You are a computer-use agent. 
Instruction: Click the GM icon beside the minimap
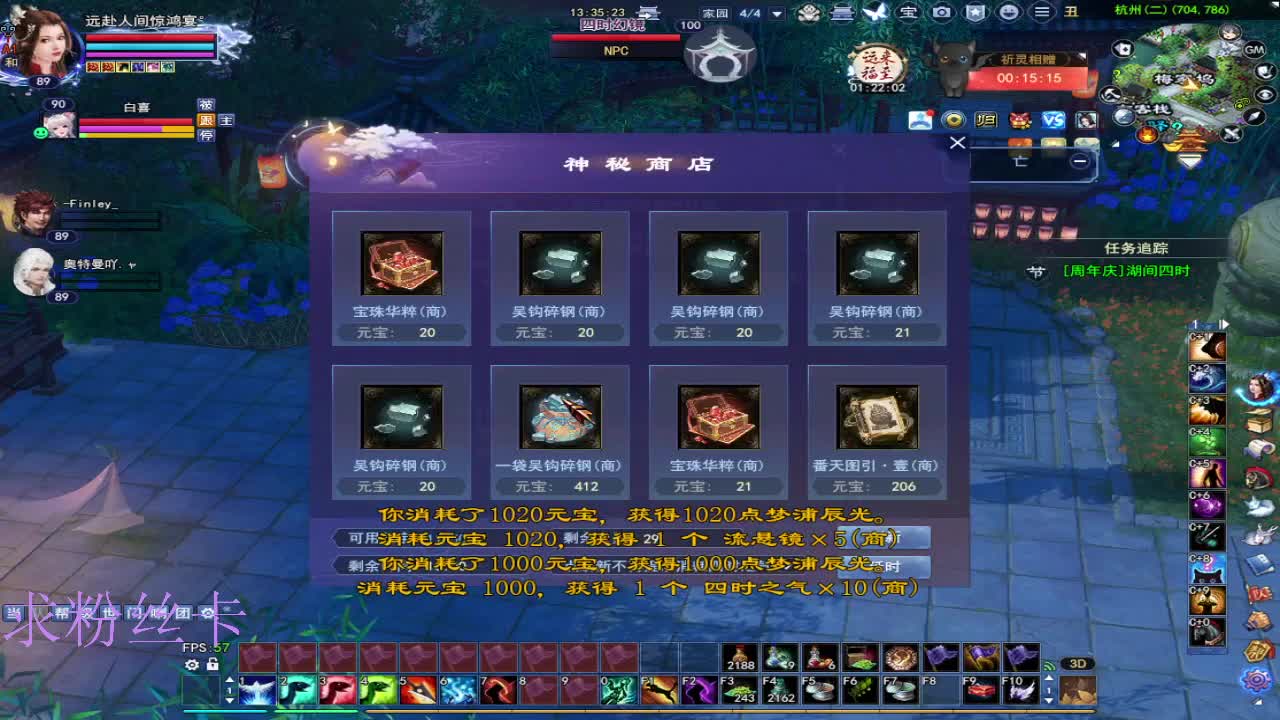(1255, 50)
